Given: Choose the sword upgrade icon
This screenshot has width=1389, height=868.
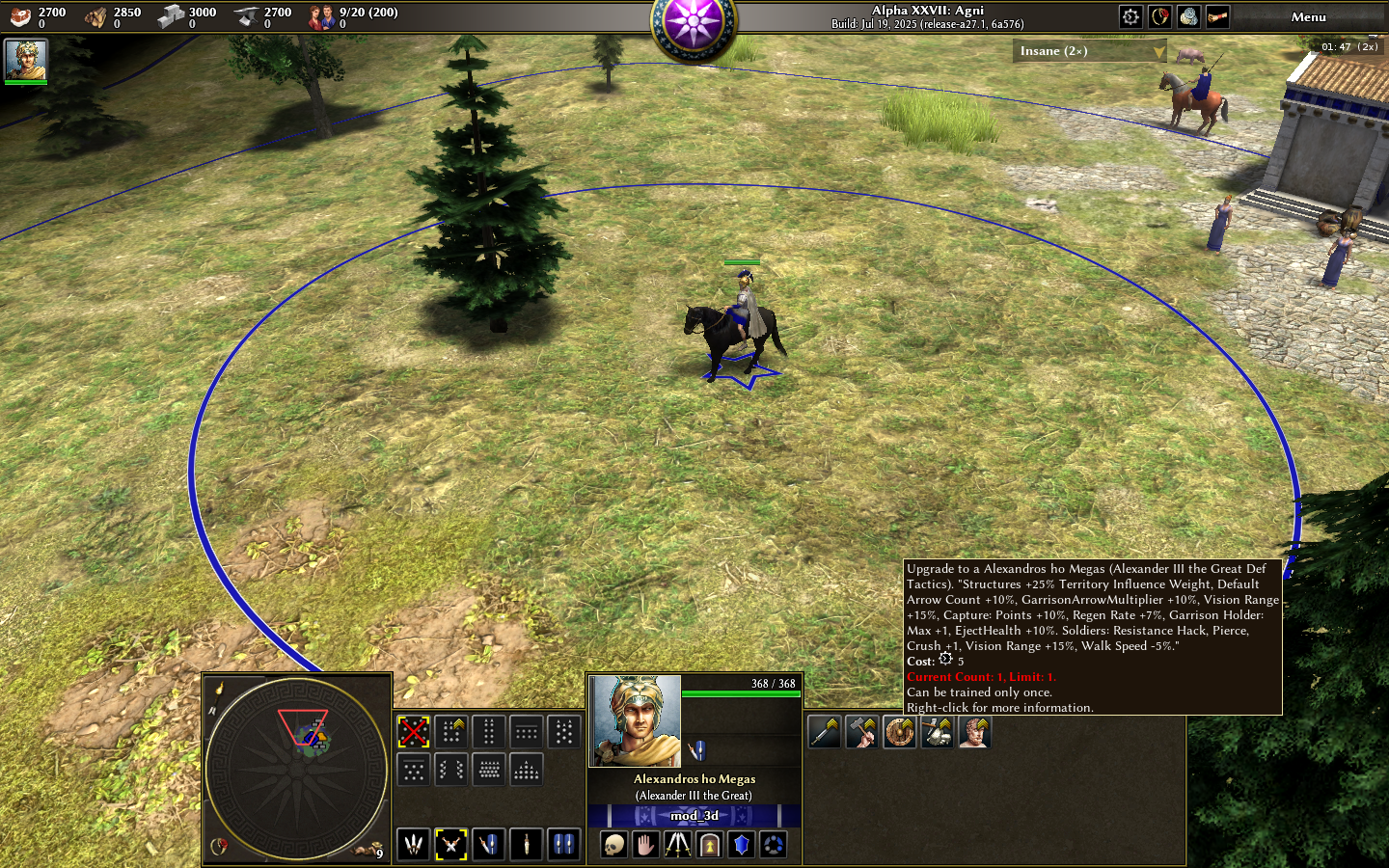Looking at the screenshot, I should click(825, 732).
